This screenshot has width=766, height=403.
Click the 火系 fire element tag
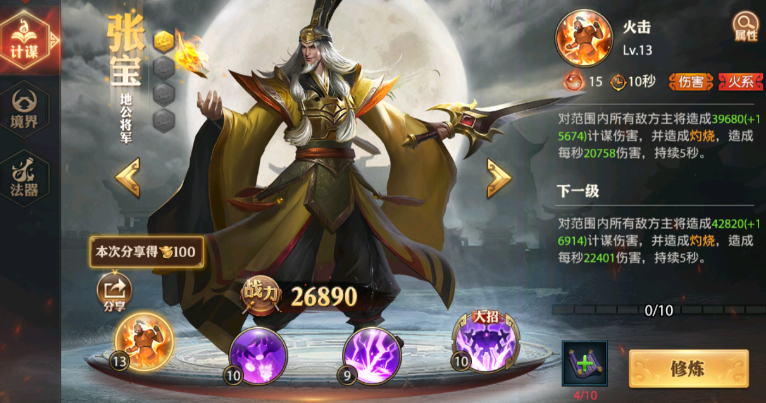click(x=741, y=82)
